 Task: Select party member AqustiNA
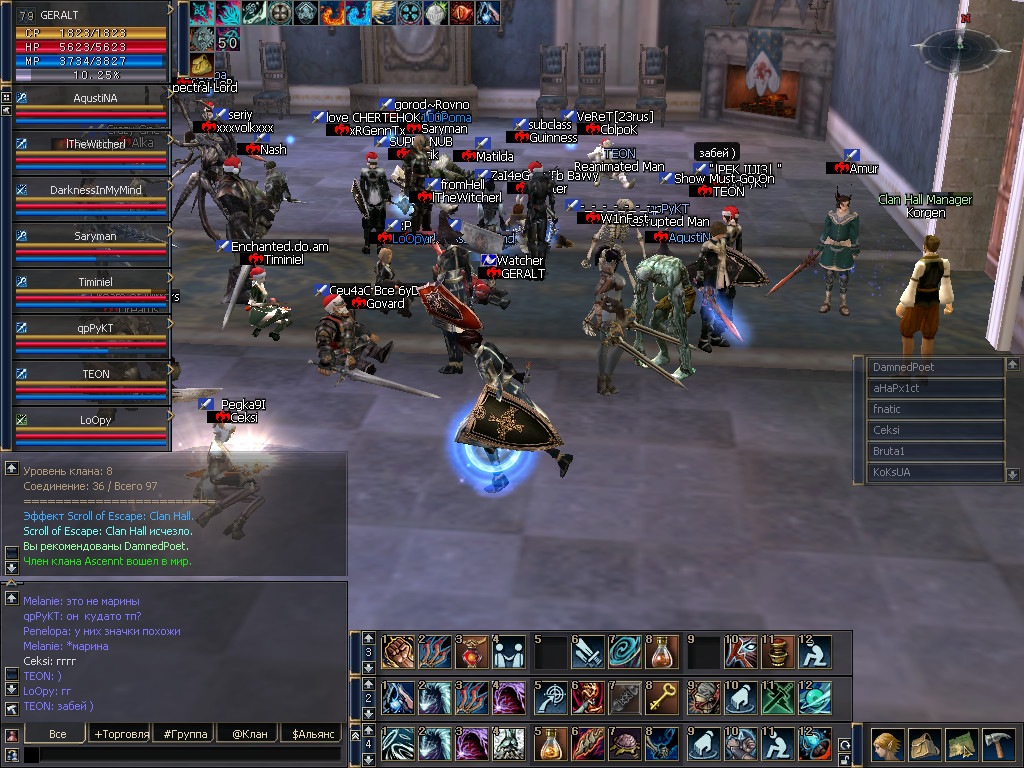(x=95, y=98)
